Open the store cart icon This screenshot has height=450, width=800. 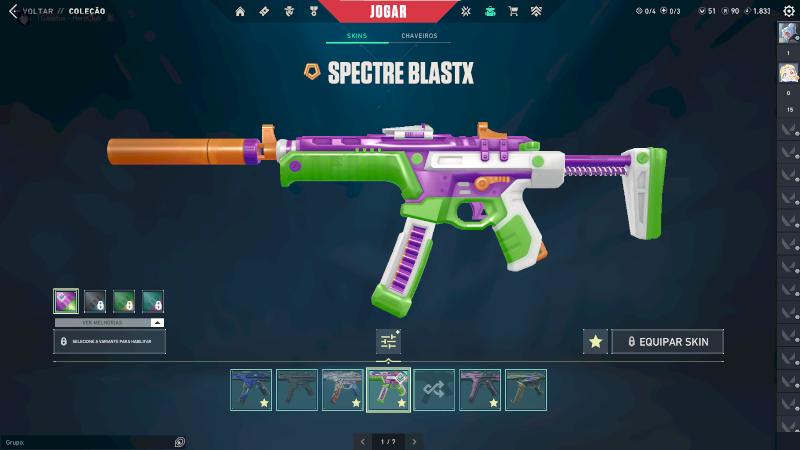[x=513, y=12]
